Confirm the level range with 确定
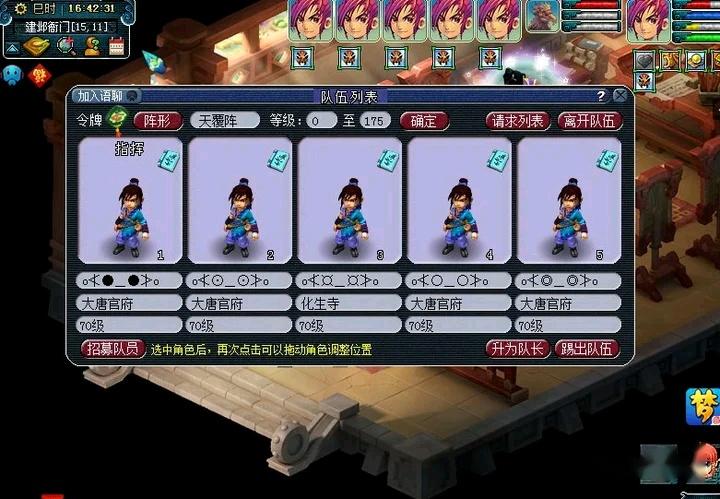This screenshot has height=499, width=720. click(424, 121)
